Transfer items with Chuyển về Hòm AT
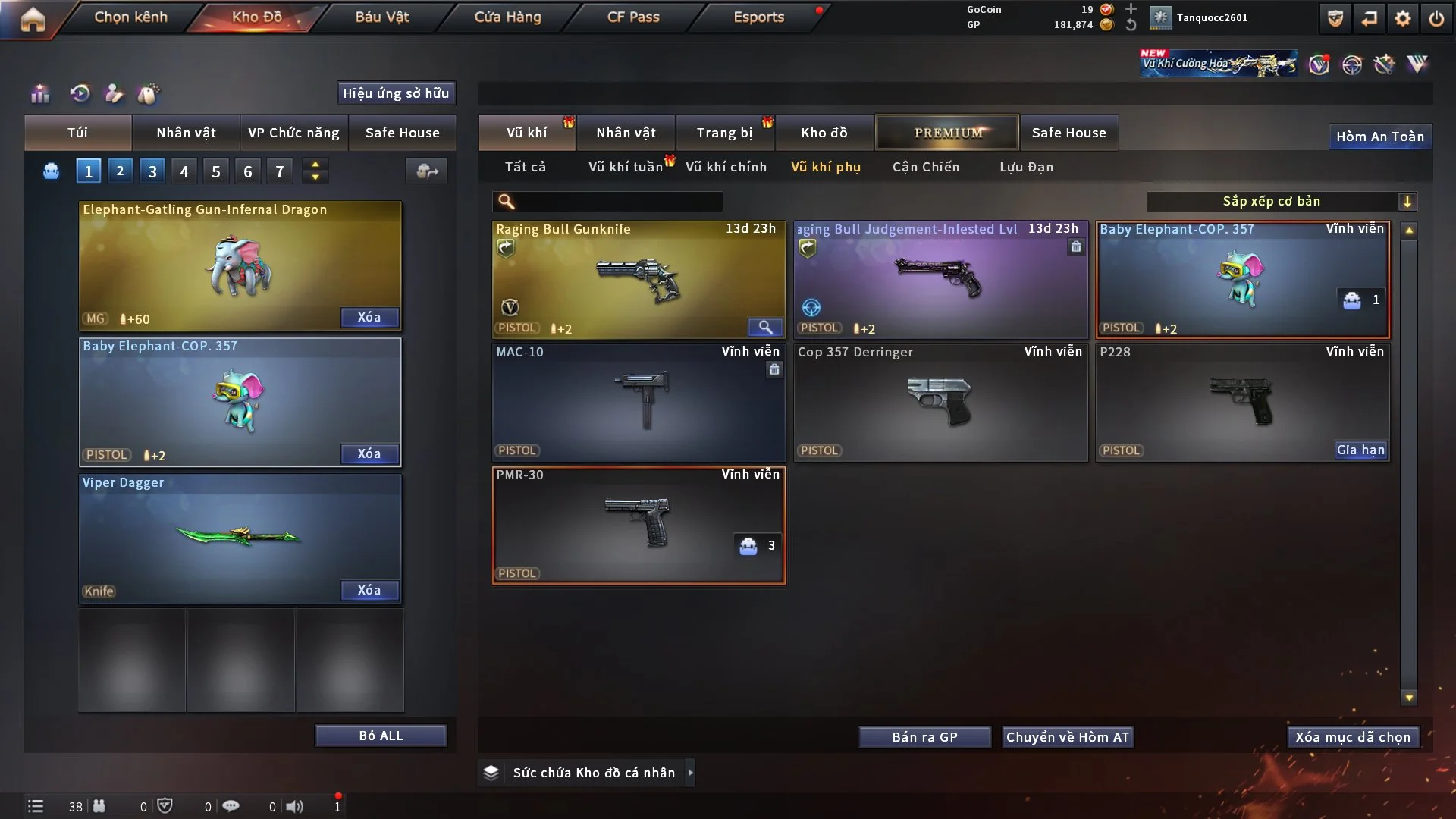The image size is (1456, 819). coord(1067,737)
